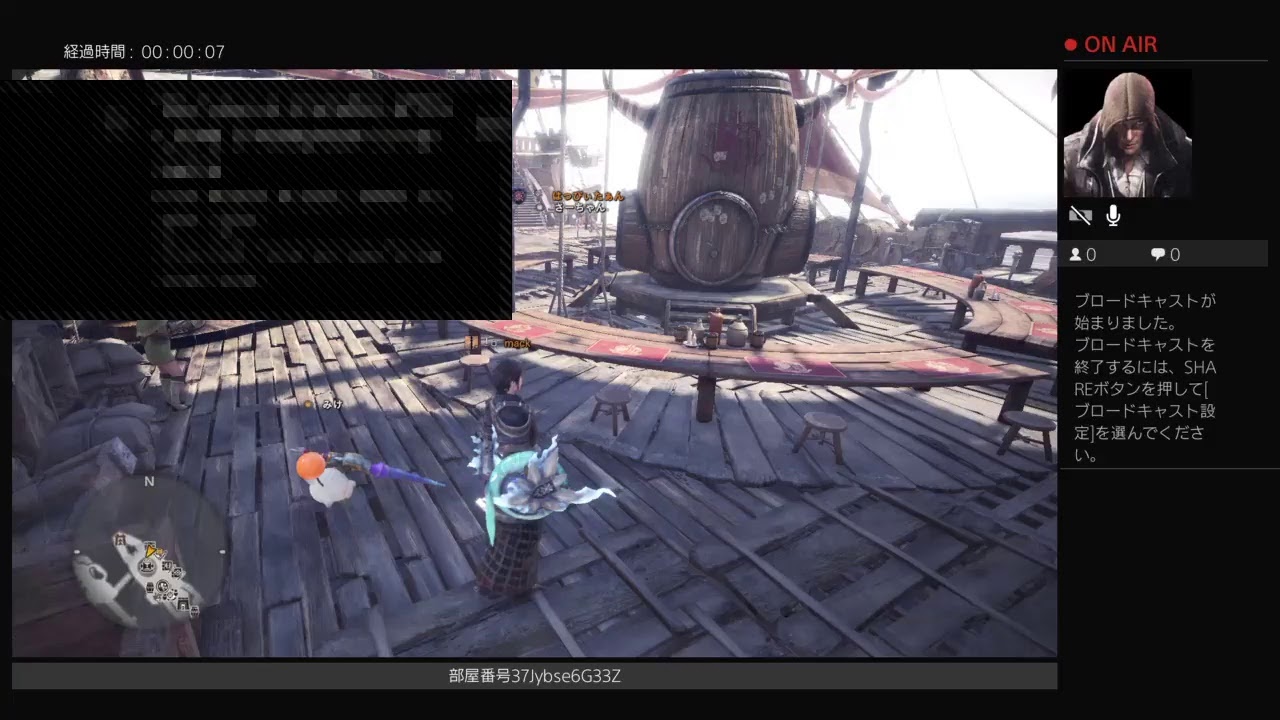Viewport: 1280px width, 720px height.
Task: Click the elapsed time 00:00:07 display
Action: pyautogui.click(x=147, y=49)
